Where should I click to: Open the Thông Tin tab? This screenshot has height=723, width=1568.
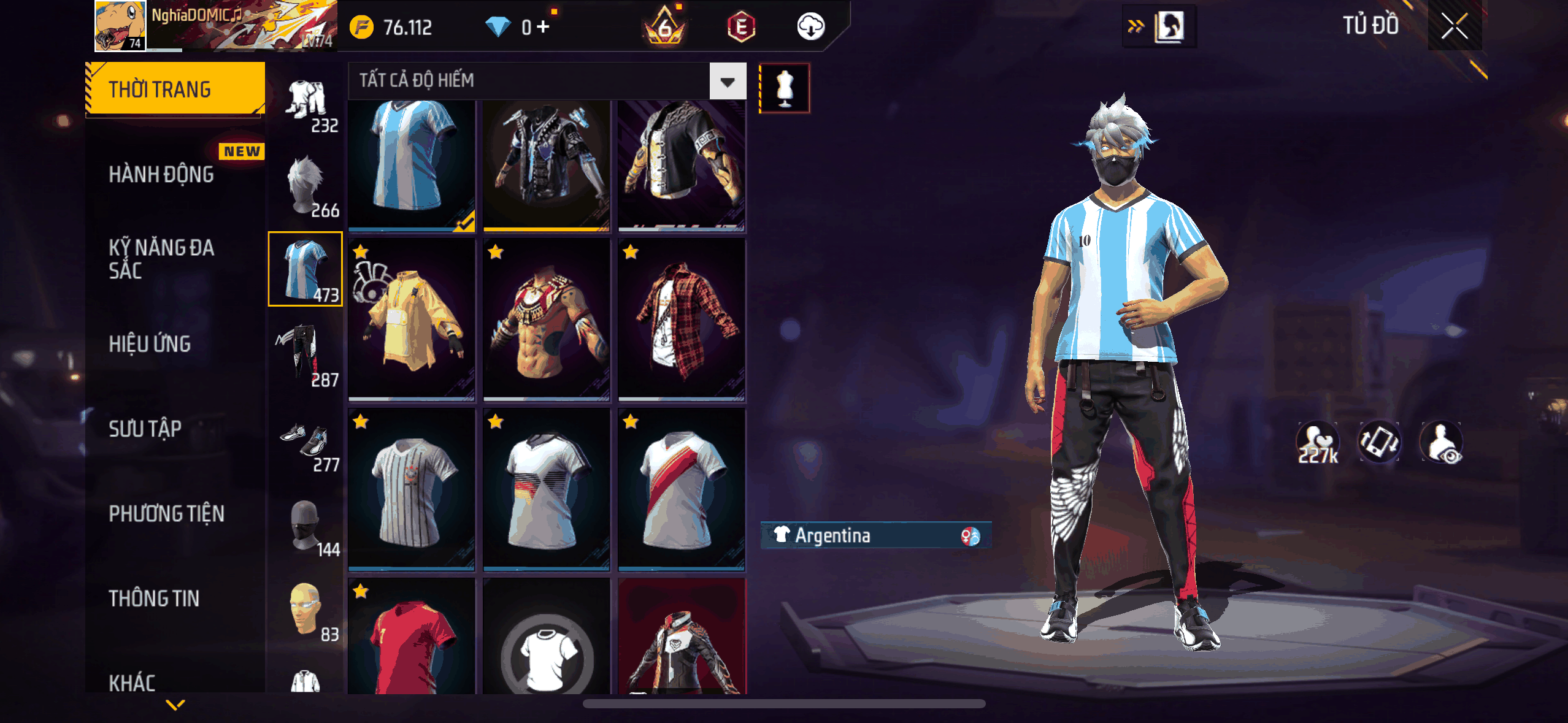tap(154, 599)
